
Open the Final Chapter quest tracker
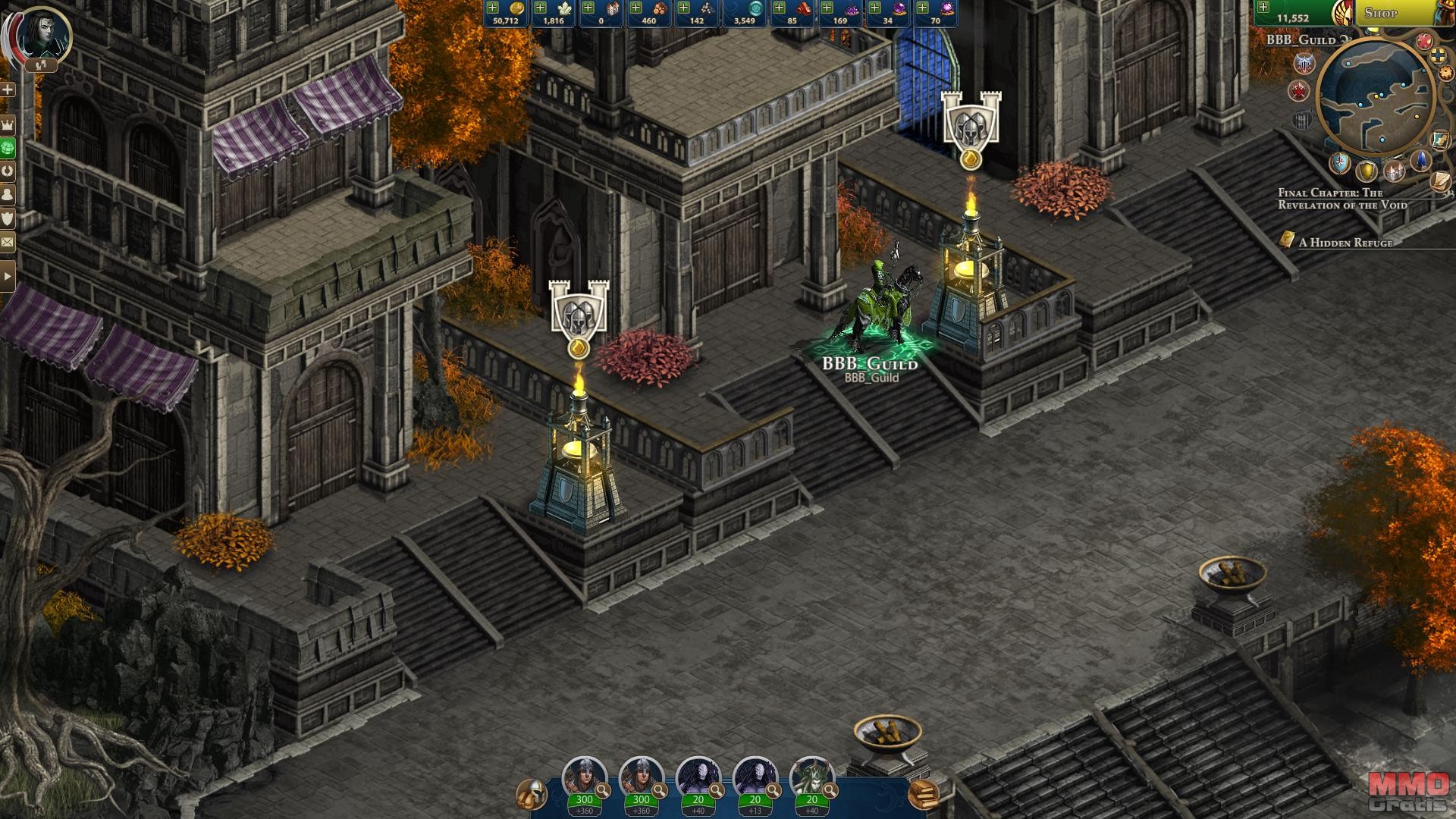1341,199
